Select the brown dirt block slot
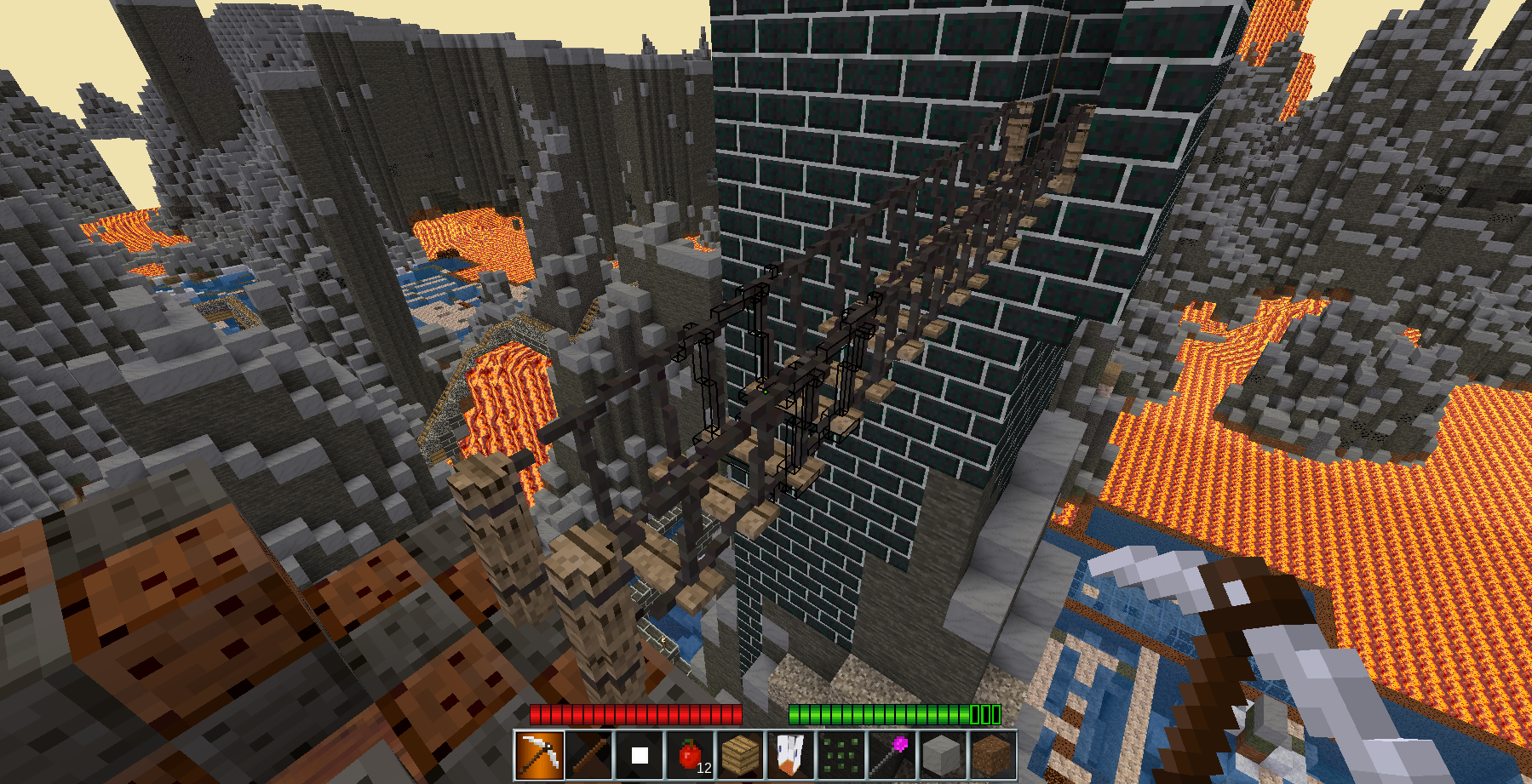 991,755
